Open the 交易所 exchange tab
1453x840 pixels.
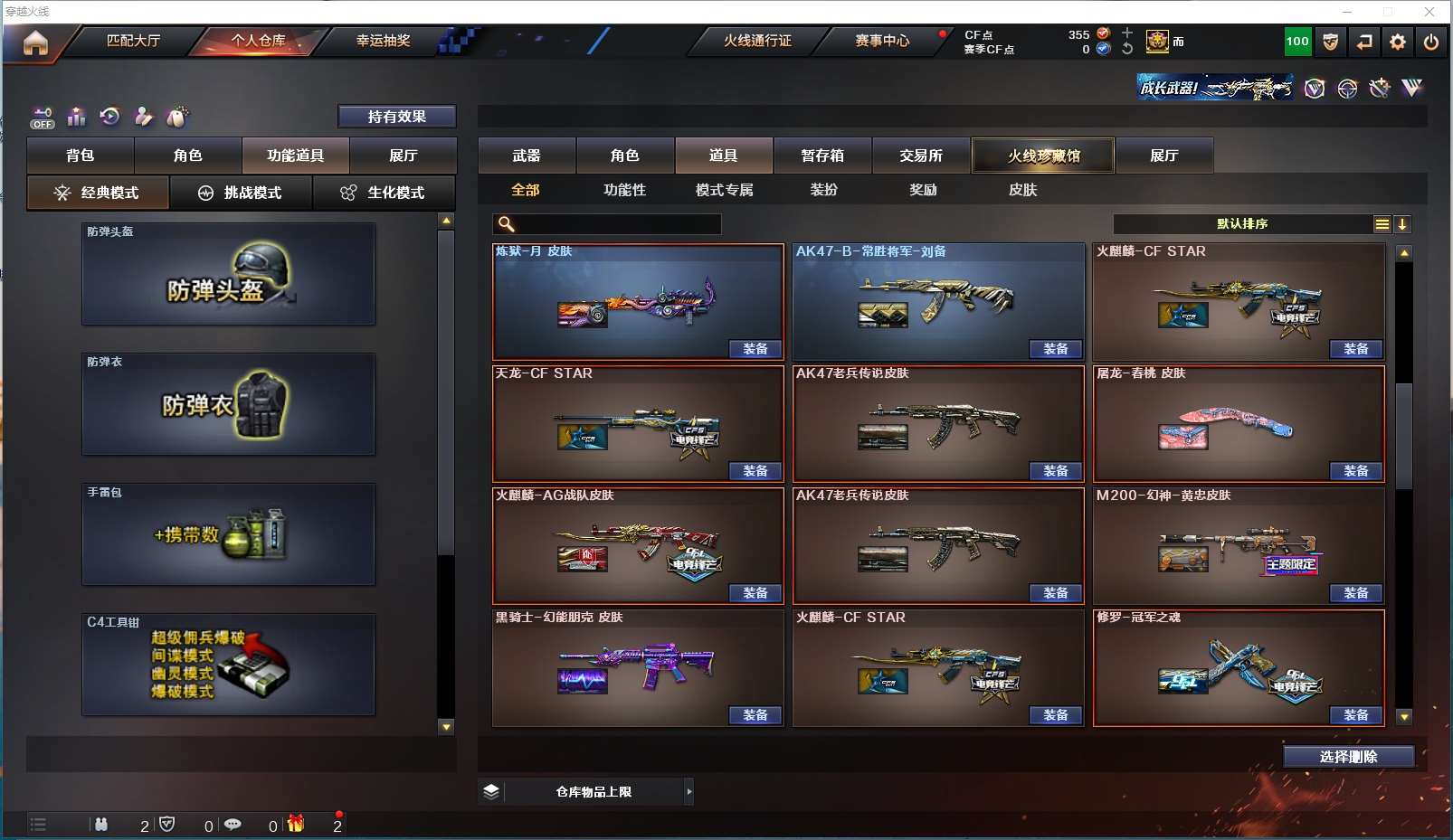921,156
